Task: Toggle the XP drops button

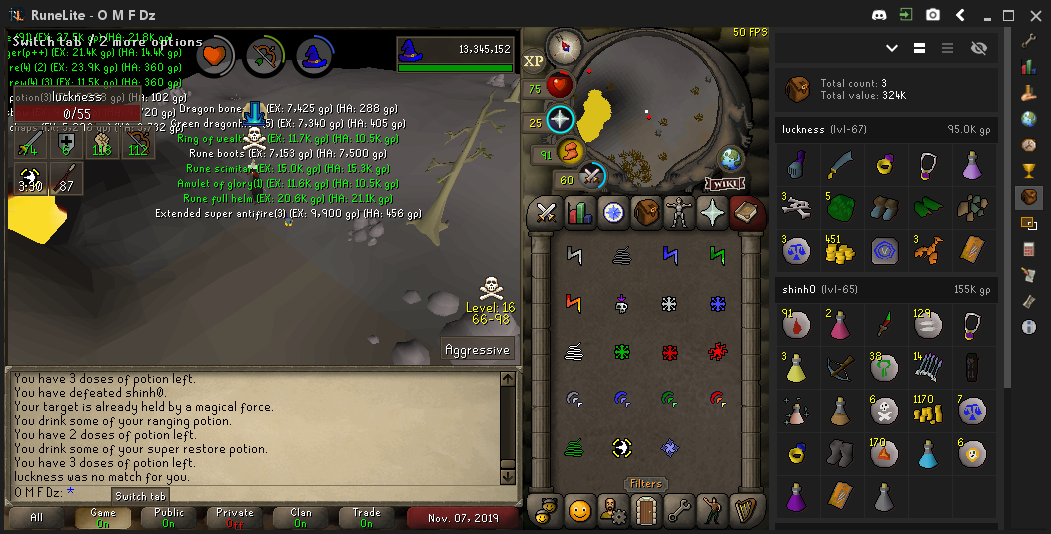Action: click(534, 61)
